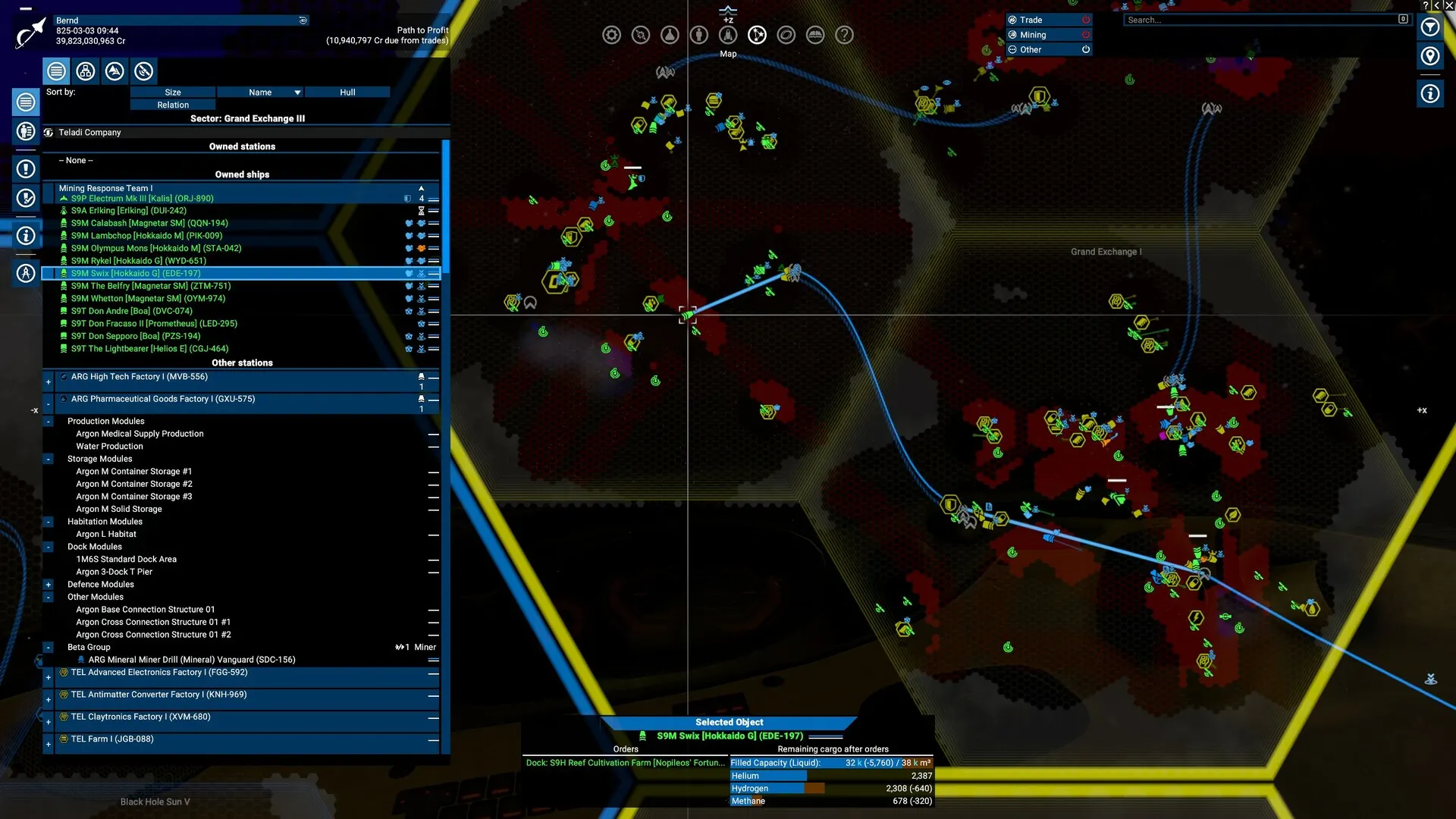
Task: Select the research flask icon
Action: coord(670,34)
